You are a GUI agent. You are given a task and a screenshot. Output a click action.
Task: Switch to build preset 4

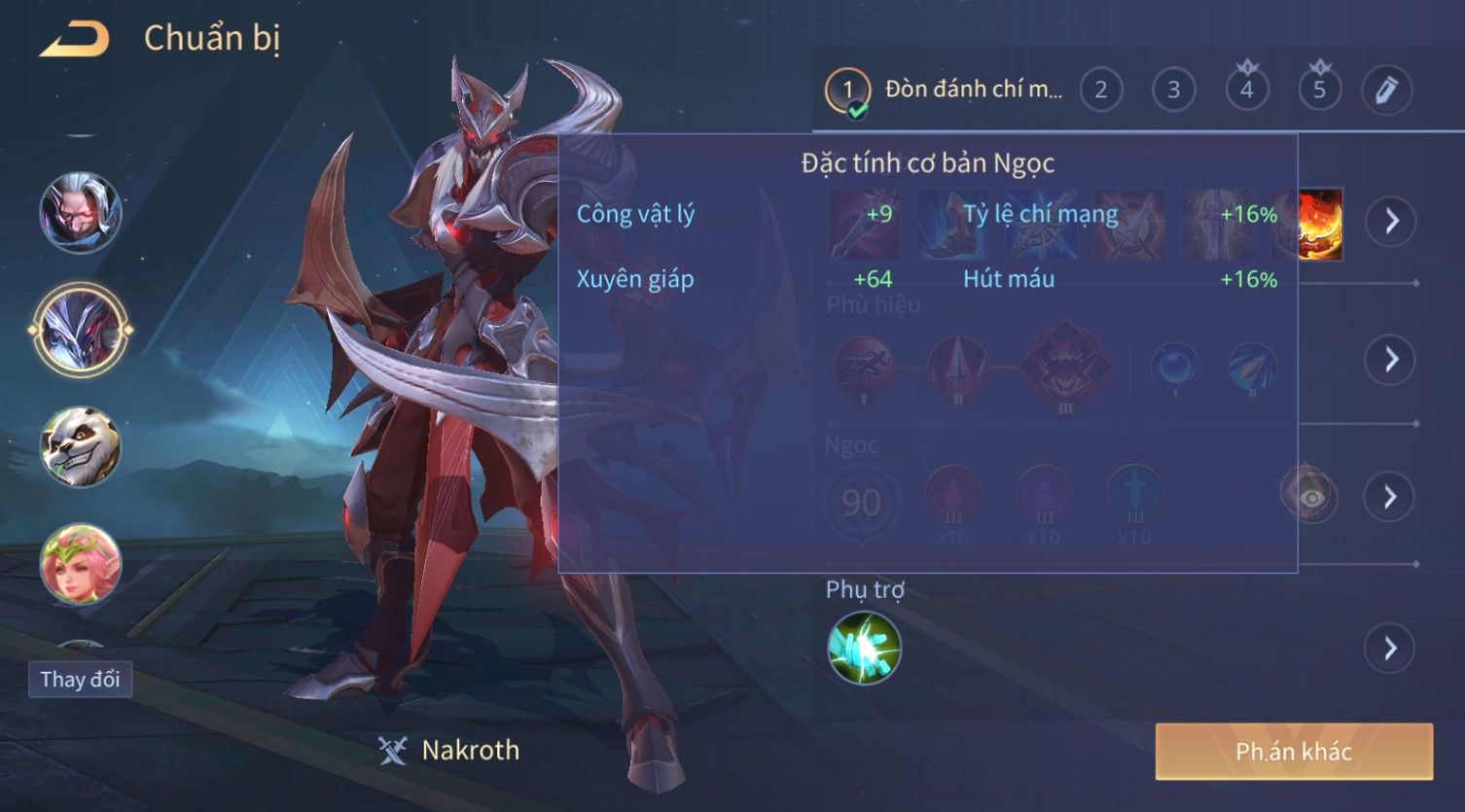[1246, 90]
